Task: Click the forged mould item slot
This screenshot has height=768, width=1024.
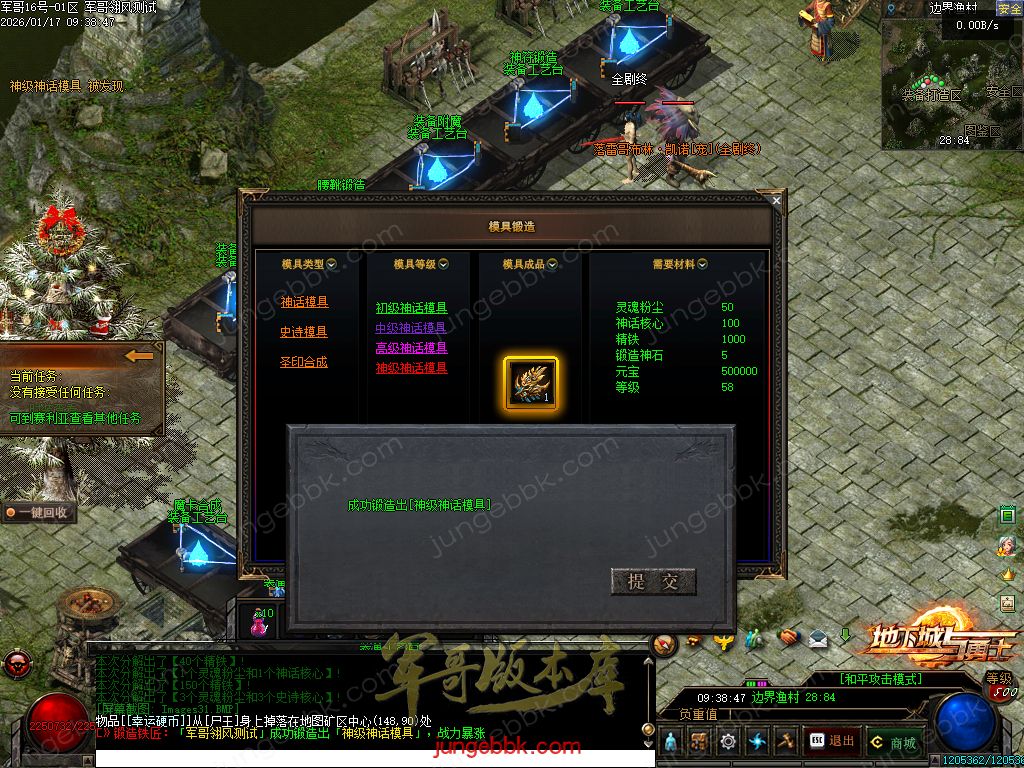Action: point(530,383)
